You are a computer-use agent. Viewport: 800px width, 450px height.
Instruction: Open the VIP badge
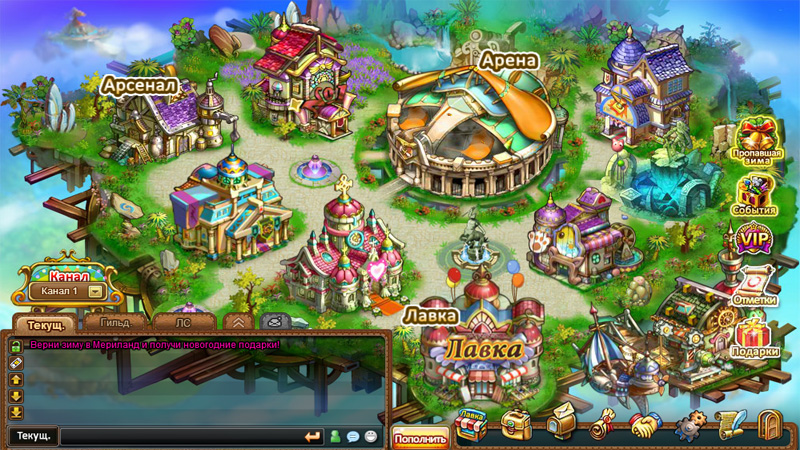(x=755, y=241)
